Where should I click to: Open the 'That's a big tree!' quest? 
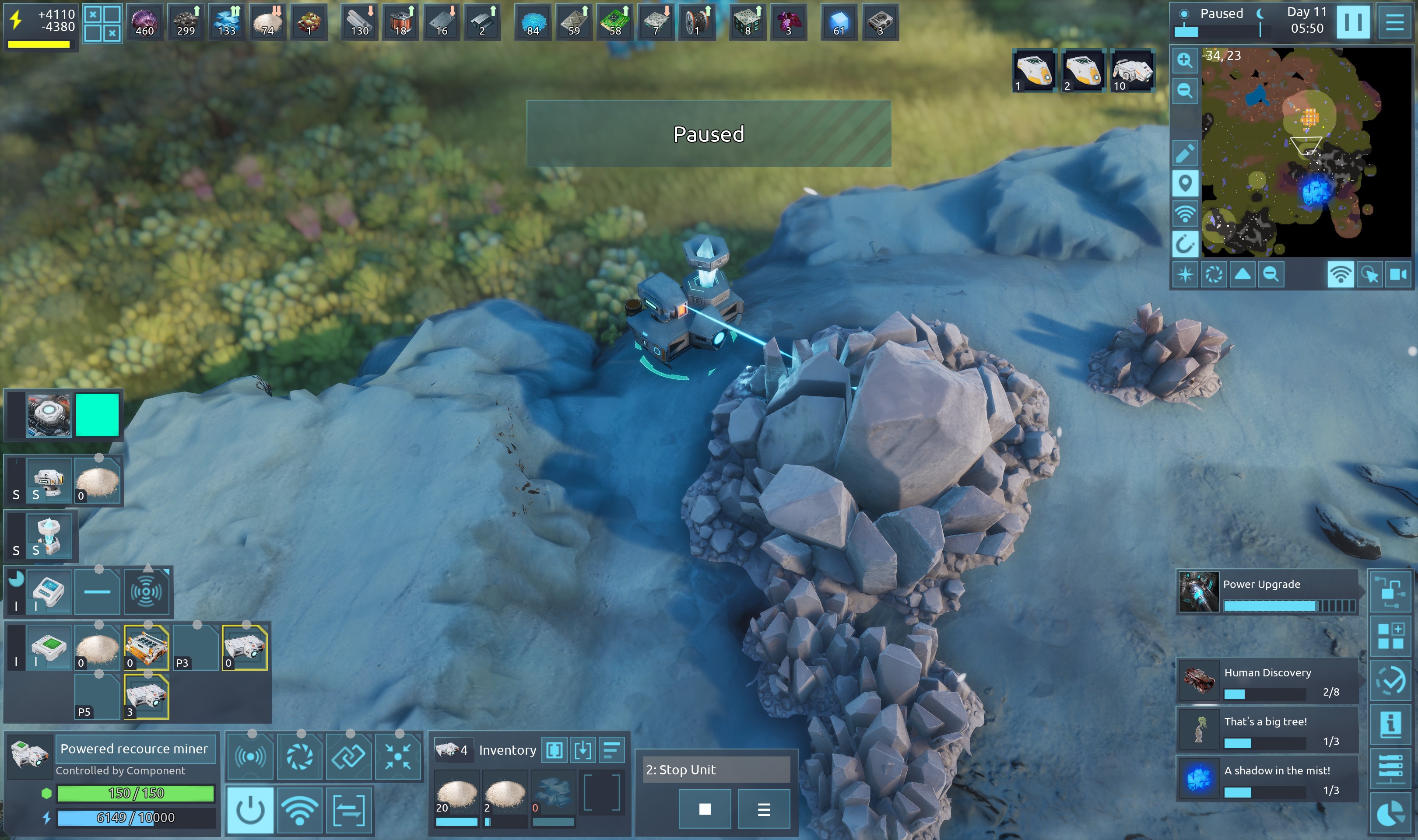coord(1267,730)
